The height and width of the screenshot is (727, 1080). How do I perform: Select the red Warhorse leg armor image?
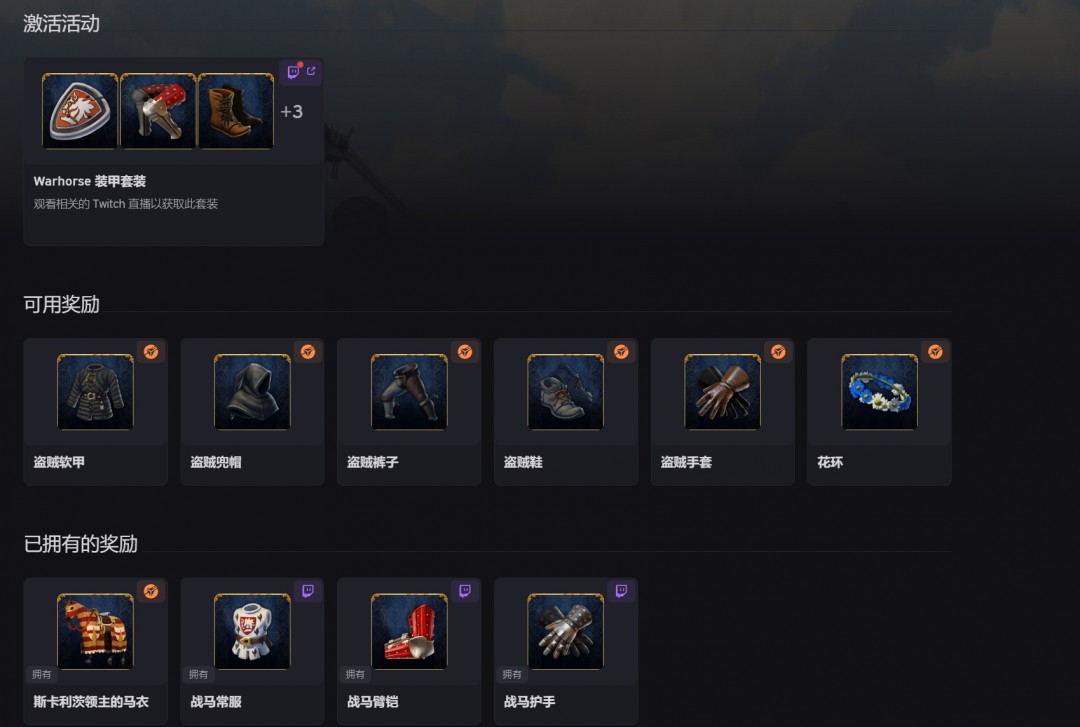[x=158, y=111]
